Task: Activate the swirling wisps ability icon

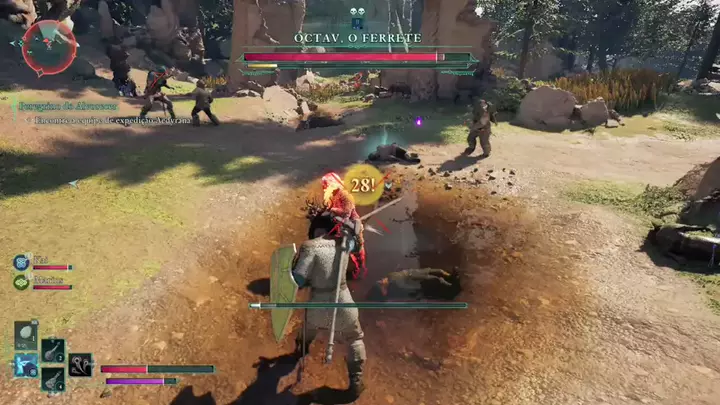Action: click(x=81, y=365)
